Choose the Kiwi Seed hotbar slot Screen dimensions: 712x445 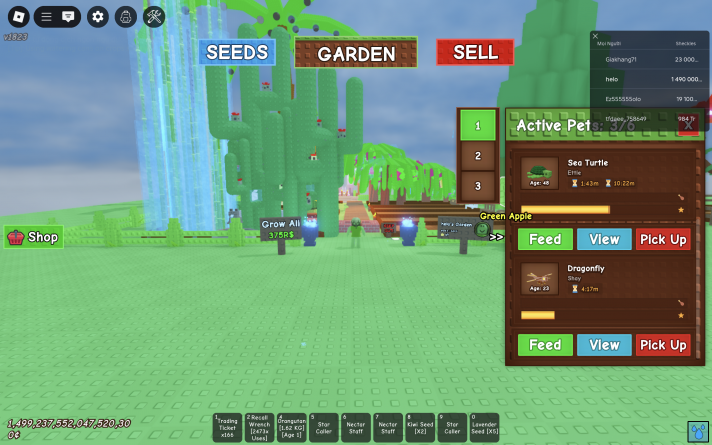(422, 428)
